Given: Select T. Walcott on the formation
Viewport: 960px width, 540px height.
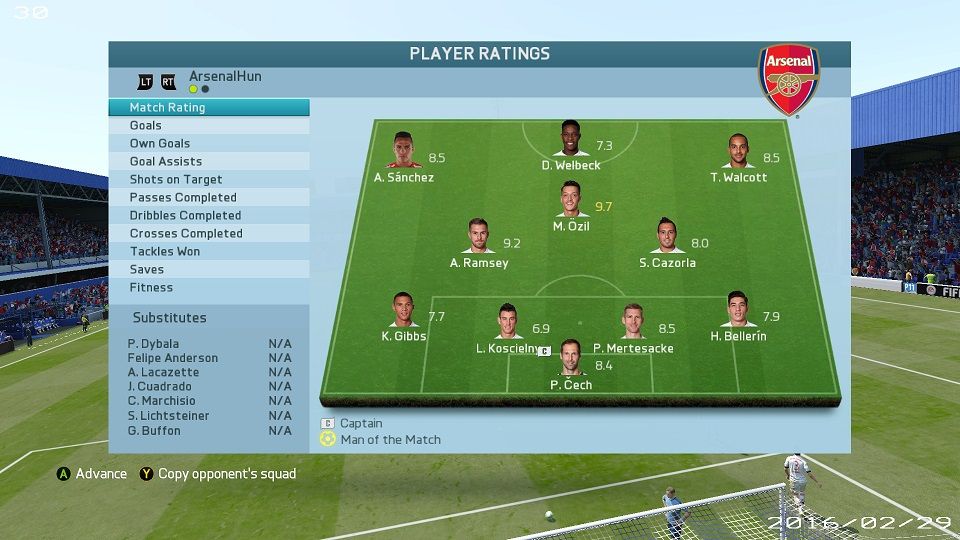Looking at the screenshot, I should point(738,151).
